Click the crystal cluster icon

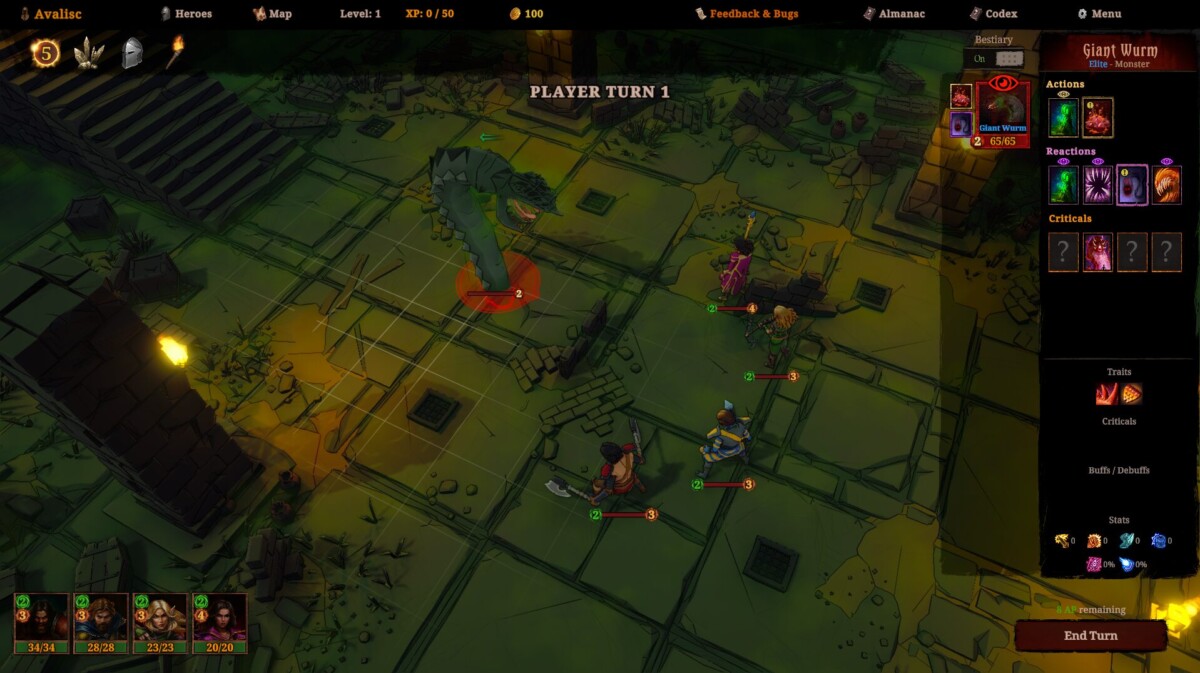89,53
